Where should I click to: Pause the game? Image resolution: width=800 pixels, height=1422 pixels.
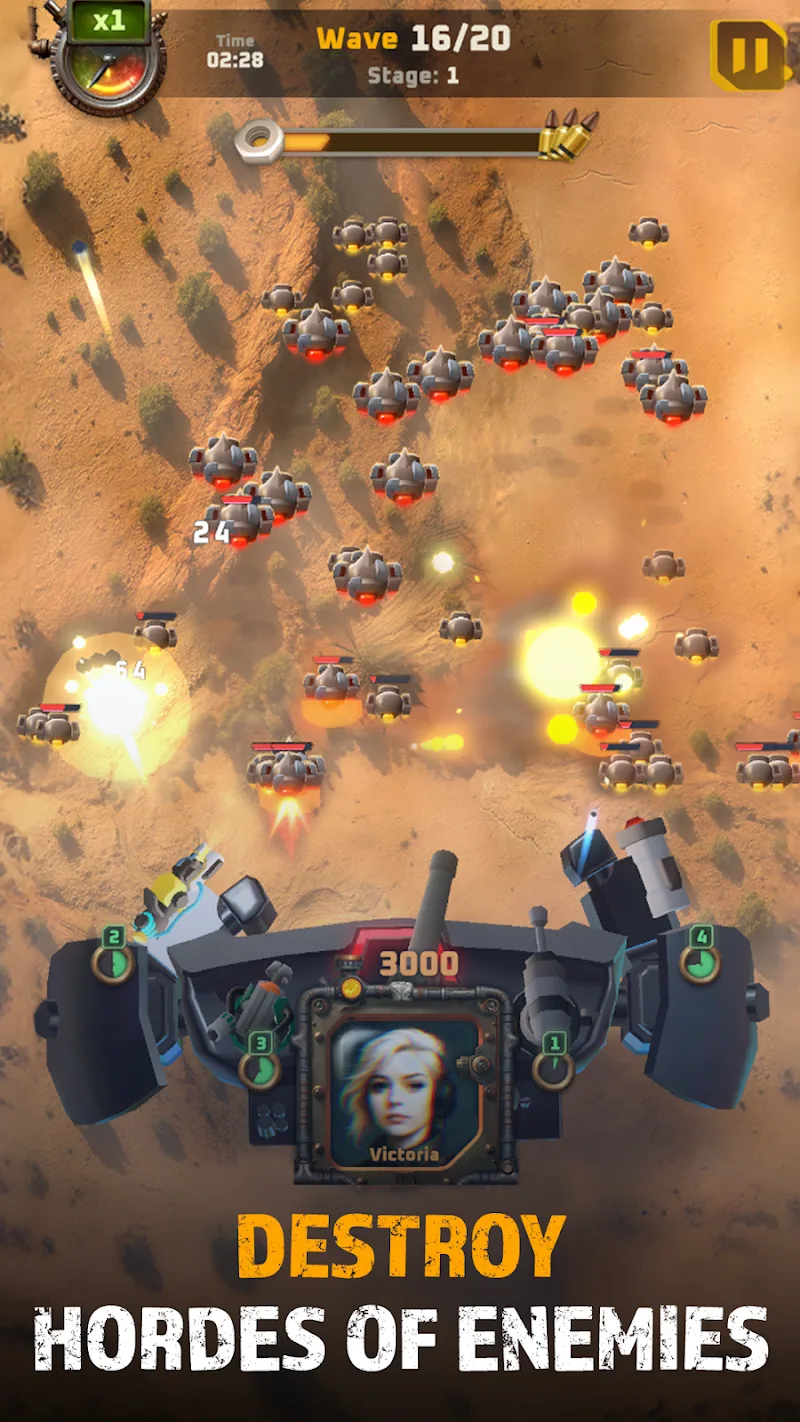[x=747, y=53]
